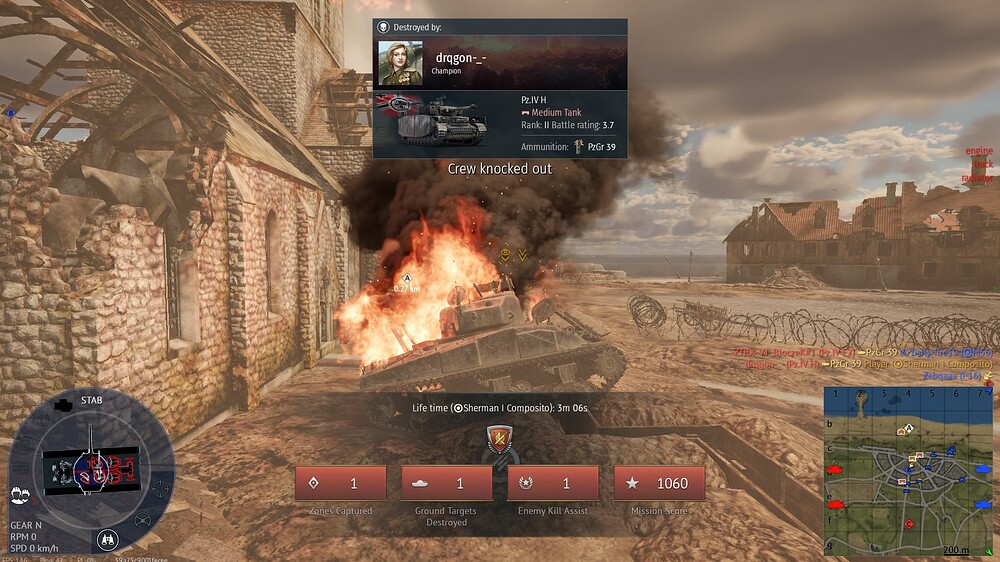The width and height of the screenshot is (1000, 562).
Task: View killer drqgon-_- avatar portrait
Action: [400, 63]
